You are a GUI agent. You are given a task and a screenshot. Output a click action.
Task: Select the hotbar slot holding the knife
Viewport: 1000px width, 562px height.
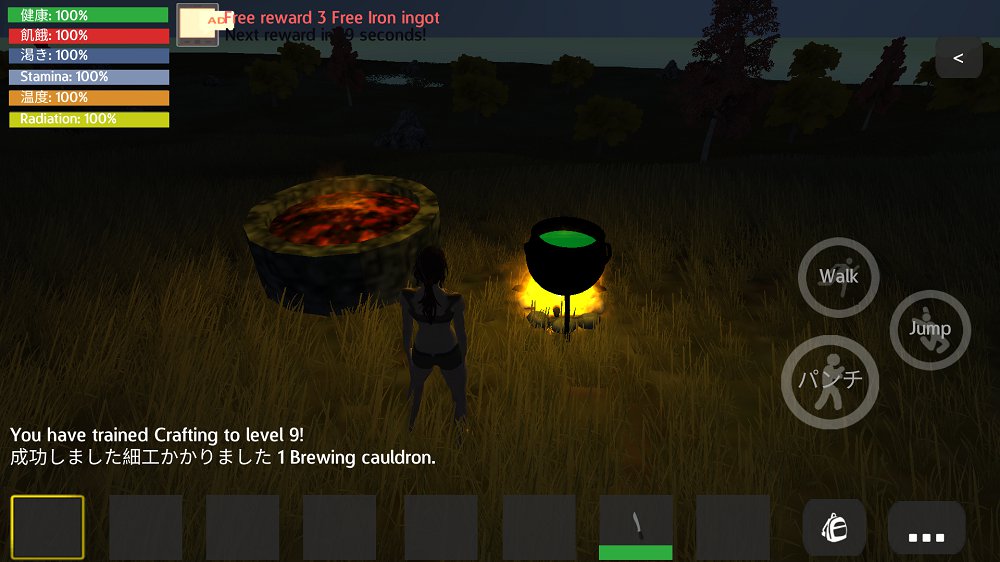click(635, 527)
